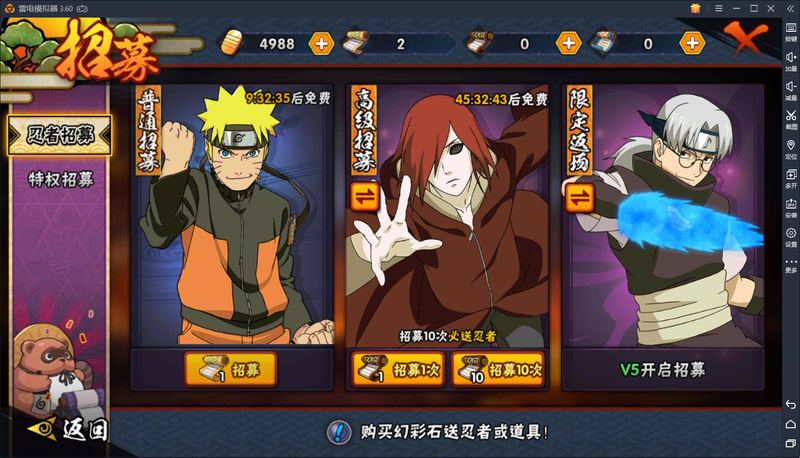Close the recruit screen with the red X
This screenshot has width=800, height=458.
[x=748, y=40]
